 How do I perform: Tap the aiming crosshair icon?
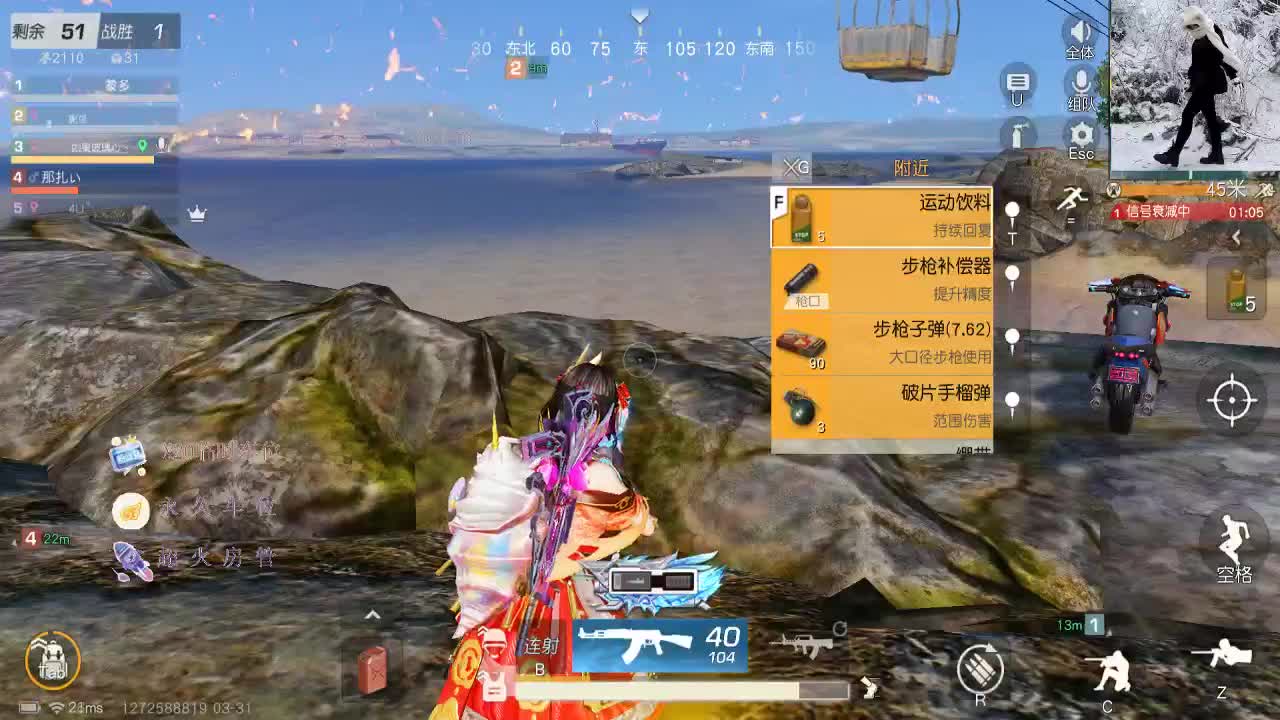pyautogui.click(x=1230, y=400)
